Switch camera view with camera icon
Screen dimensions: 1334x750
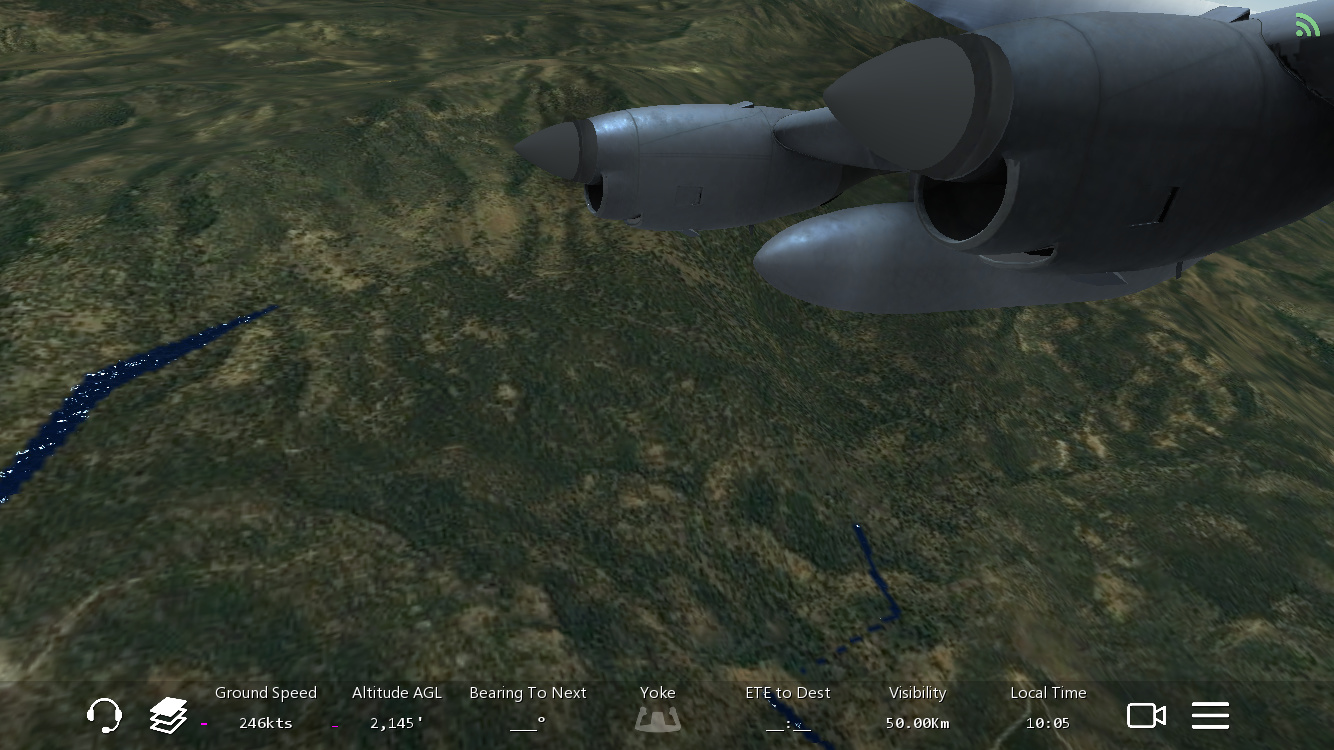[1146, 715]
